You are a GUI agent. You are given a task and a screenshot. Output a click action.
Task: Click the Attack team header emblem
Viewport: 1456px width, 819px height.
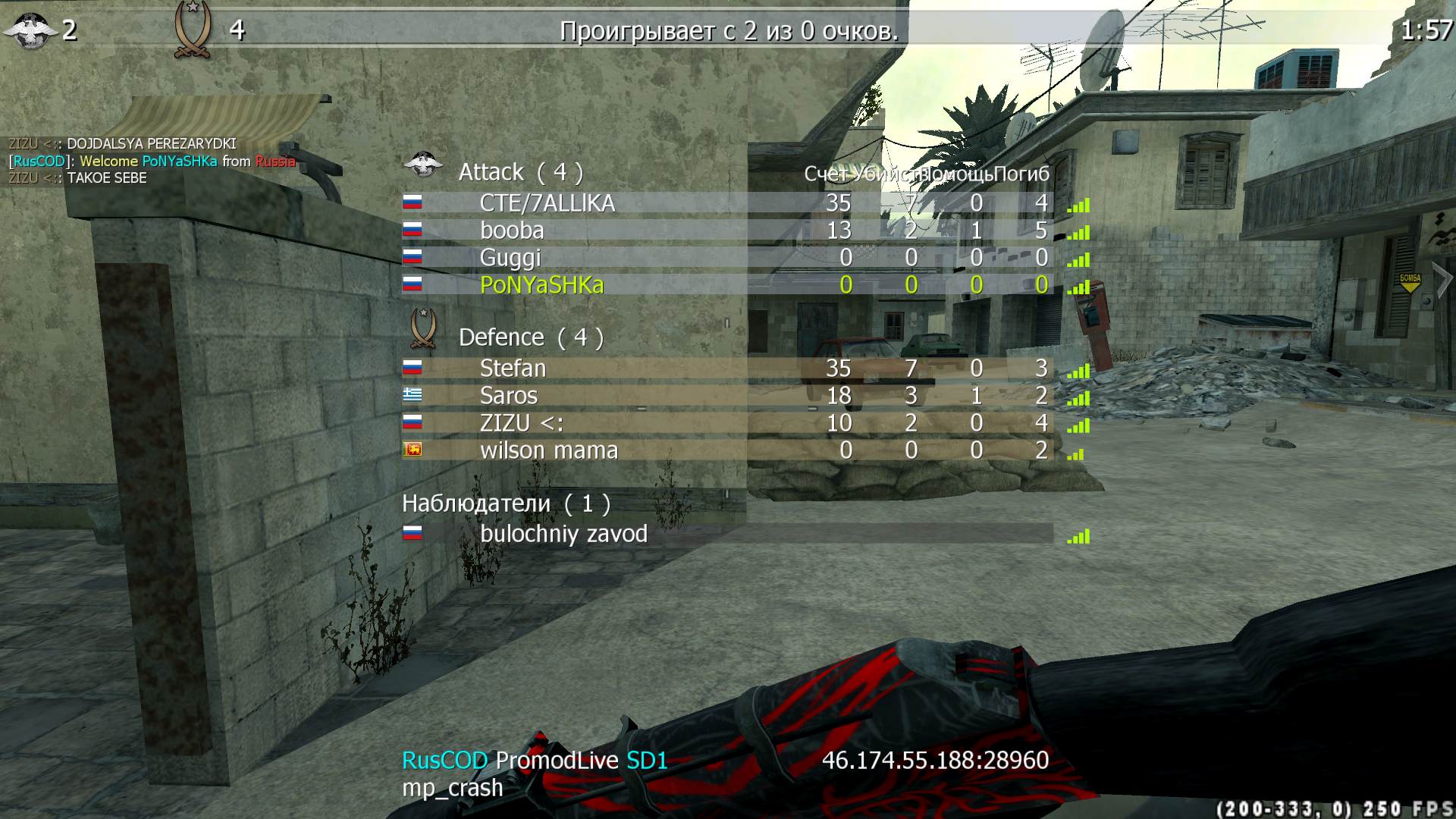(x=422, y=165)
